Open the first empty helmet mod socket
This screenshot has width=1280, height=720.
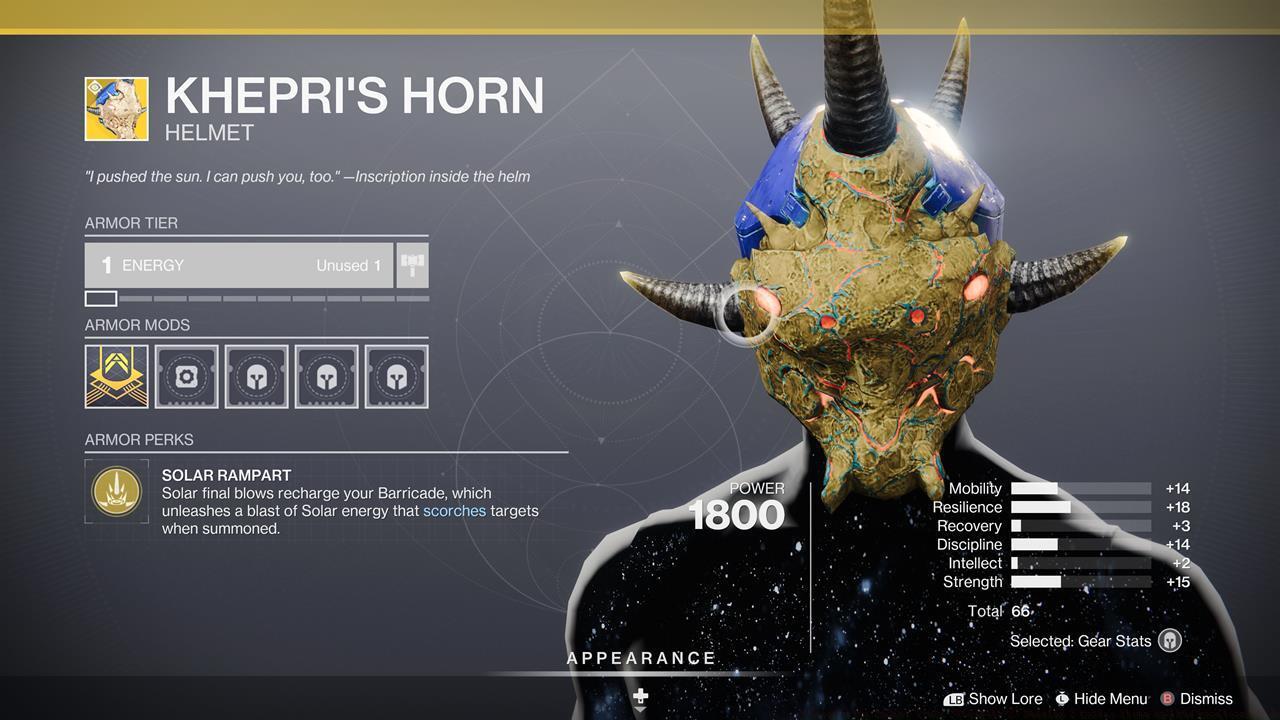coord(256,376)
